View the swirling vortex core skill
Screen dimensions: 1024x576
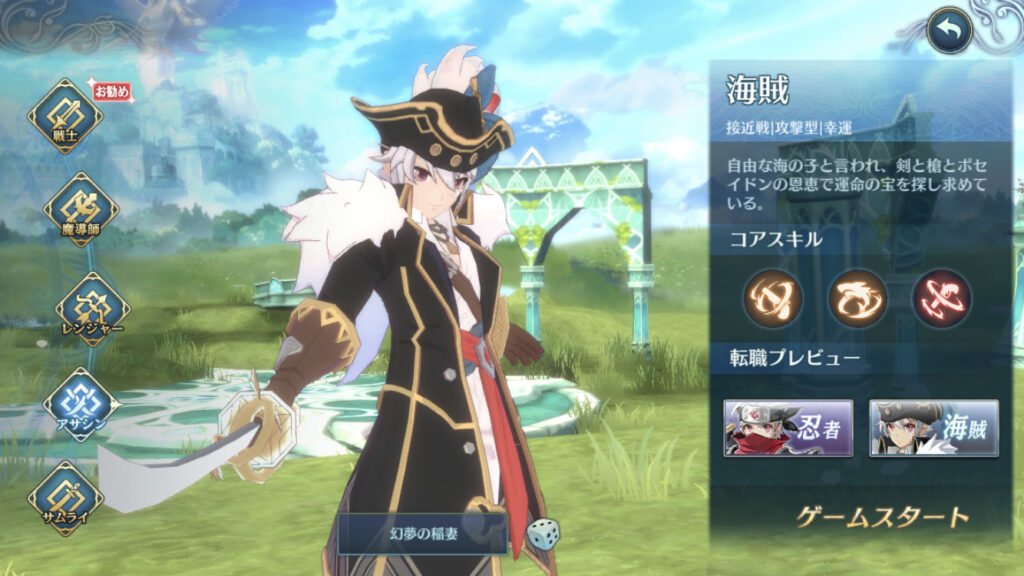[857, 298]
